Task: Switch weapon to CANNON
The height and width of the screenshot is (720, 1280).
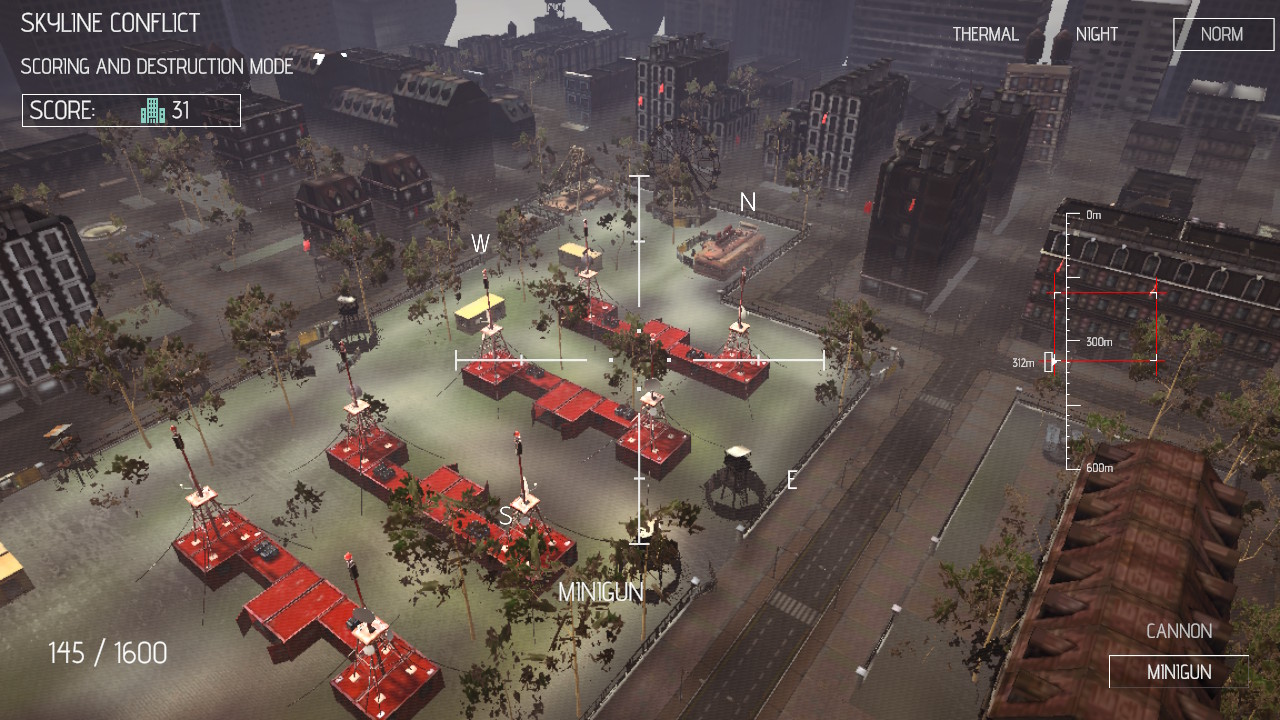Action: pos(1179,631)
